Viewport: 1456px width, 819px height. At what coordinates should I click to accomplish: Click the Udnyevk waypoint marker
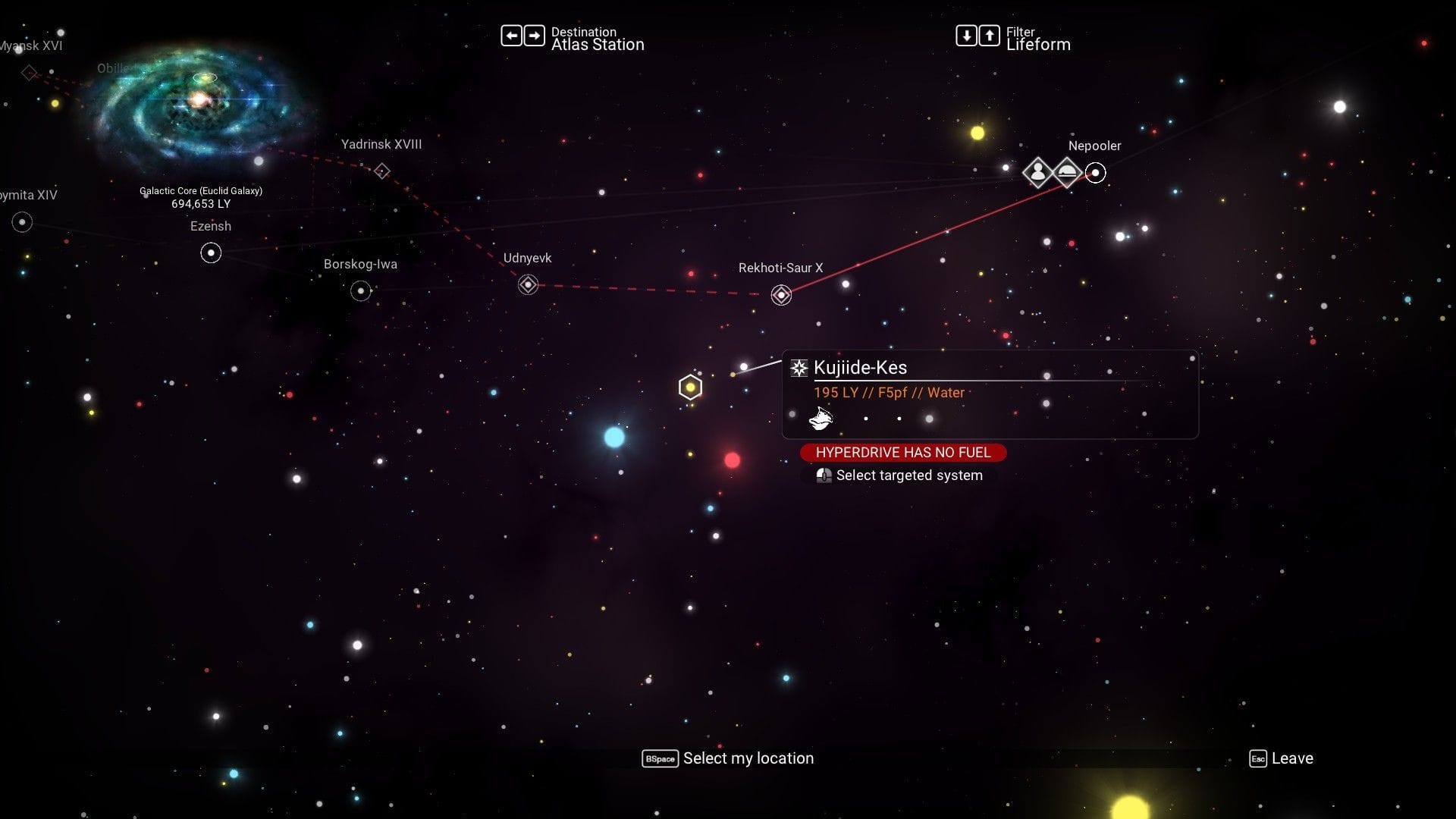(527, 284)
